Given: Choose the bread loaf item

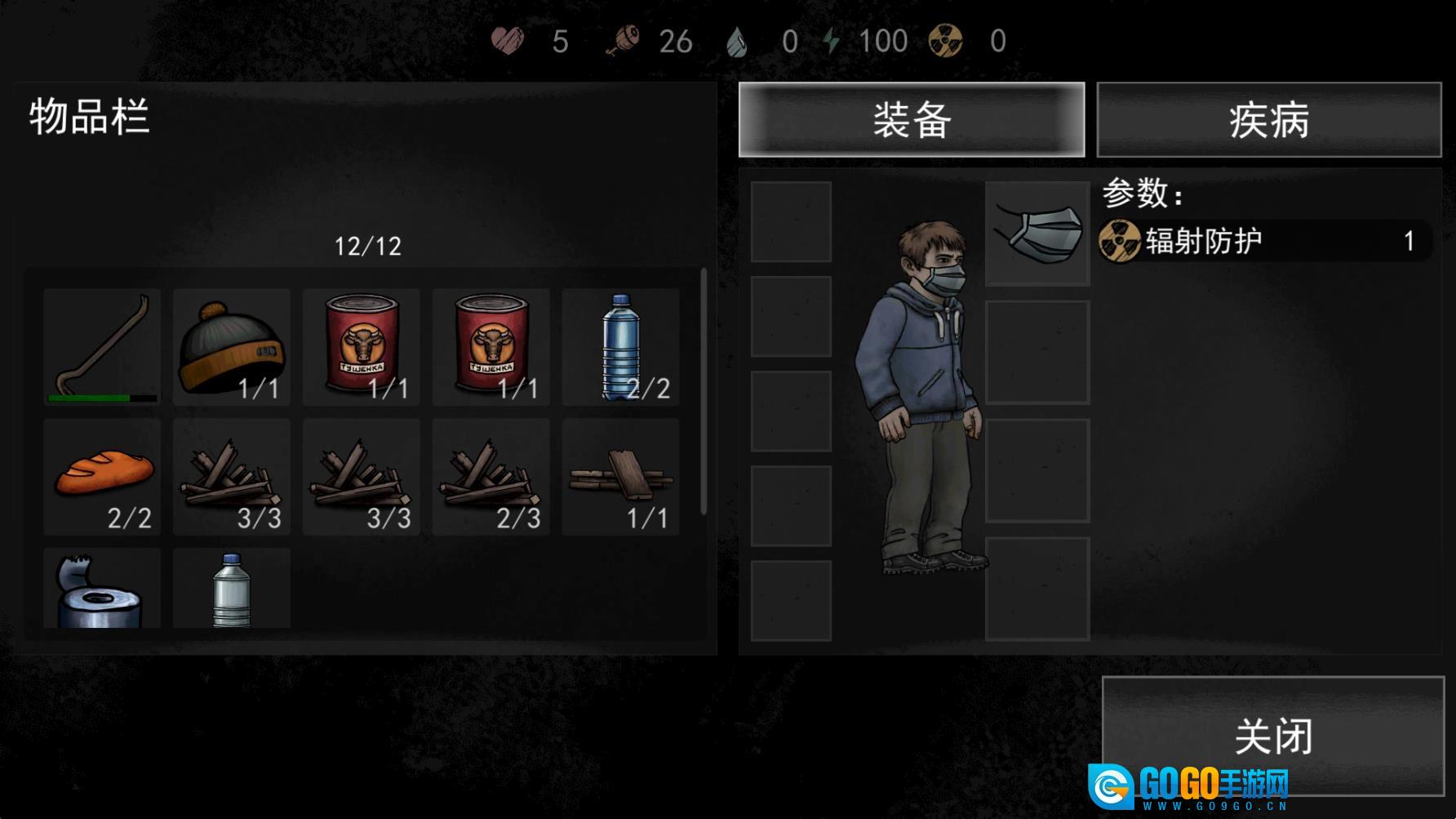Looking at the screenshot, I should 102,476.
